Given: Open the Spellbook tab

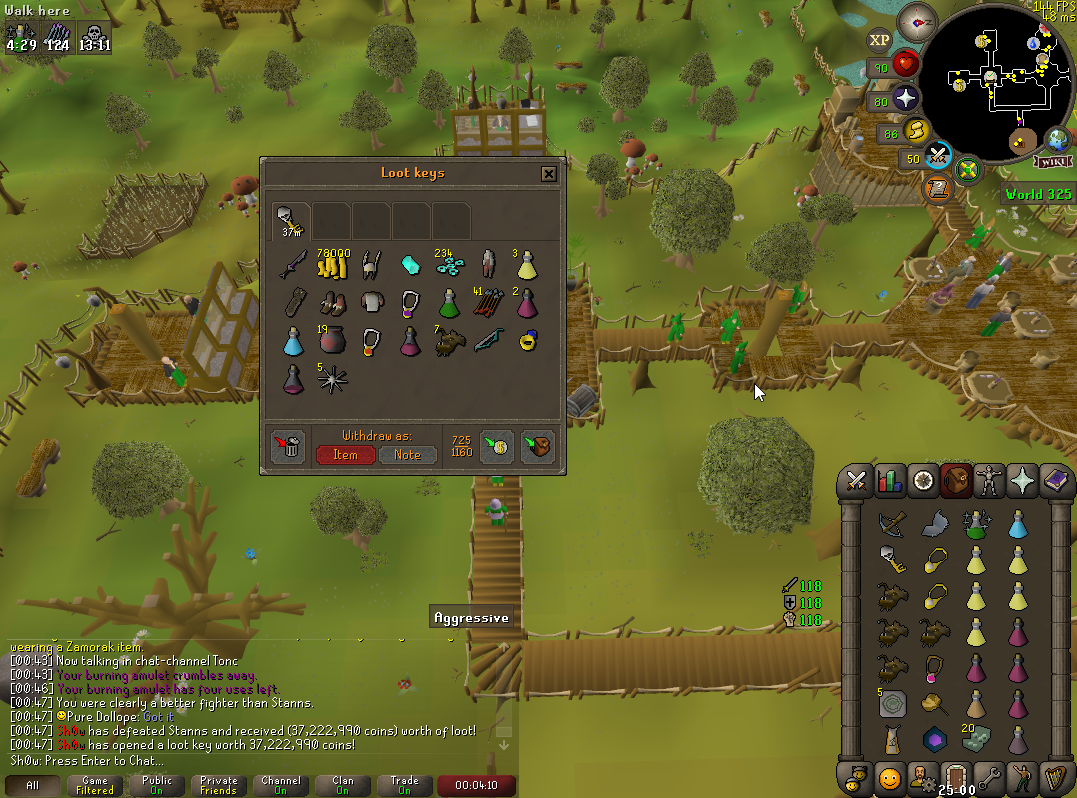Looking at the screenshot, I should tap(1053, 480).
